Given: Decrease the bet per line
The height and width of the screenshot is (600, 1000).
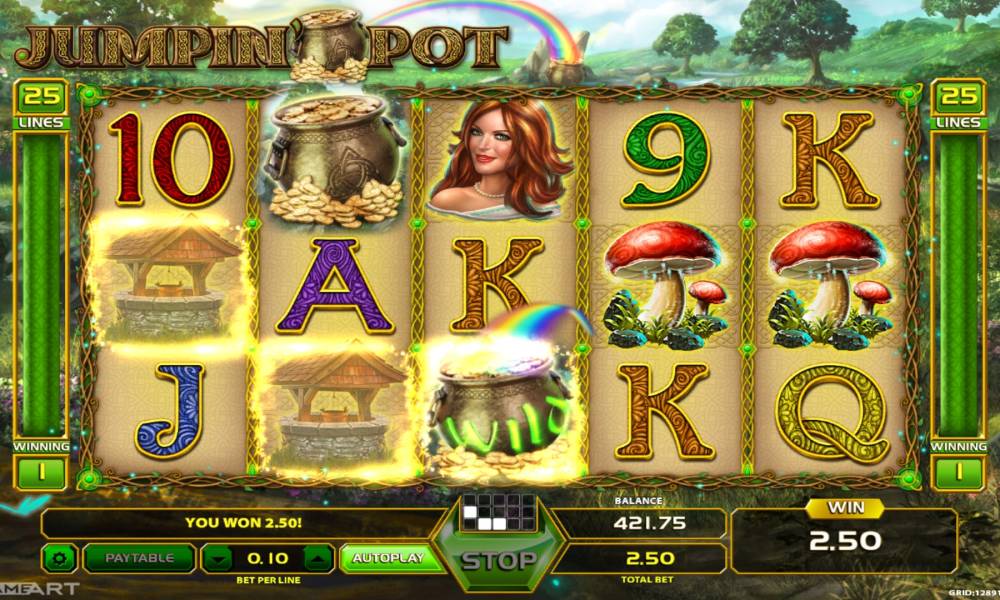Looking at the screenshot, I should [219, 558].
